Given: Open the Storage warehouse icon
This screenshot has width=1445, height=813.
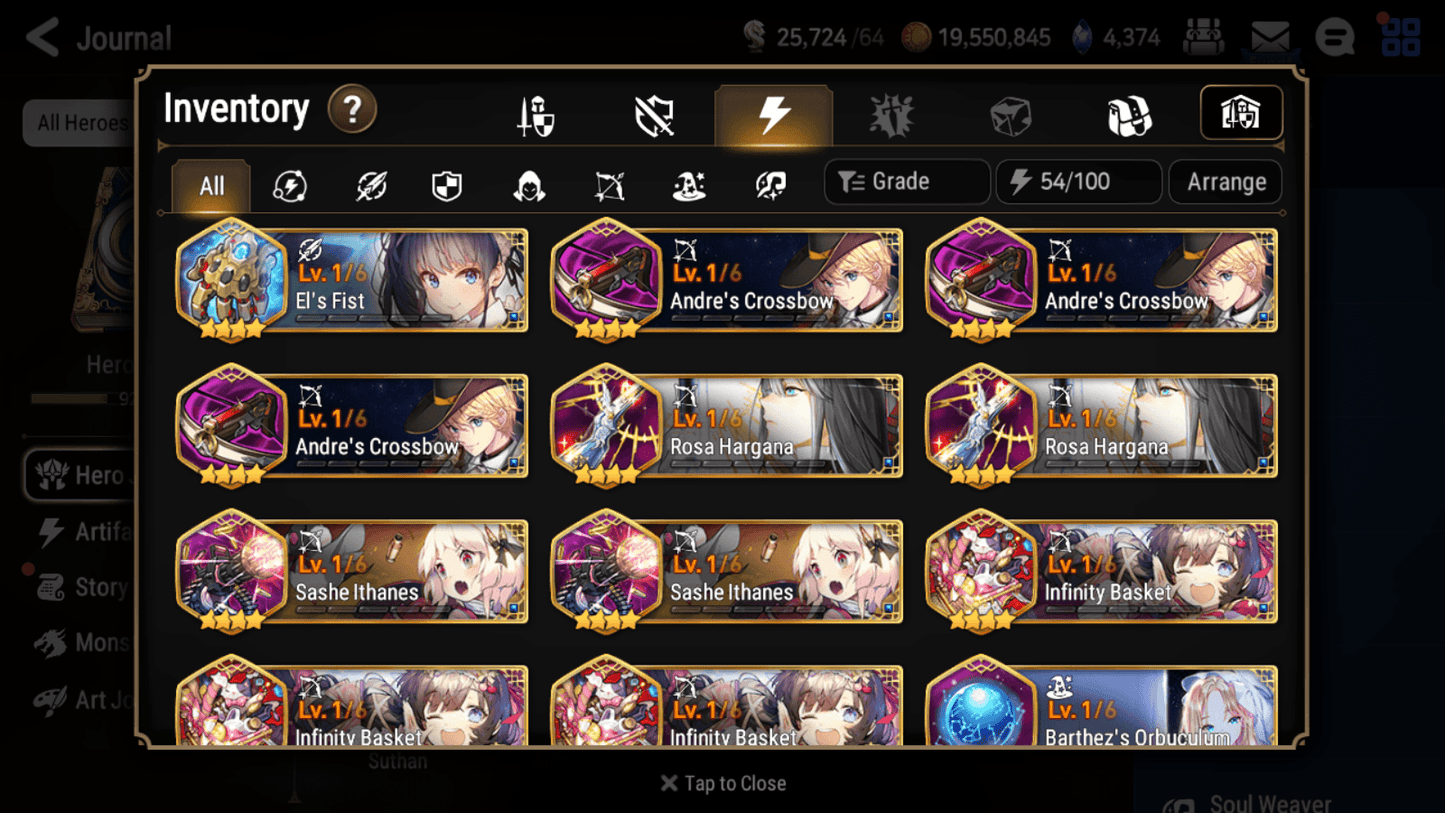Looking at the screenshot, I should [x=1241, y=113].
